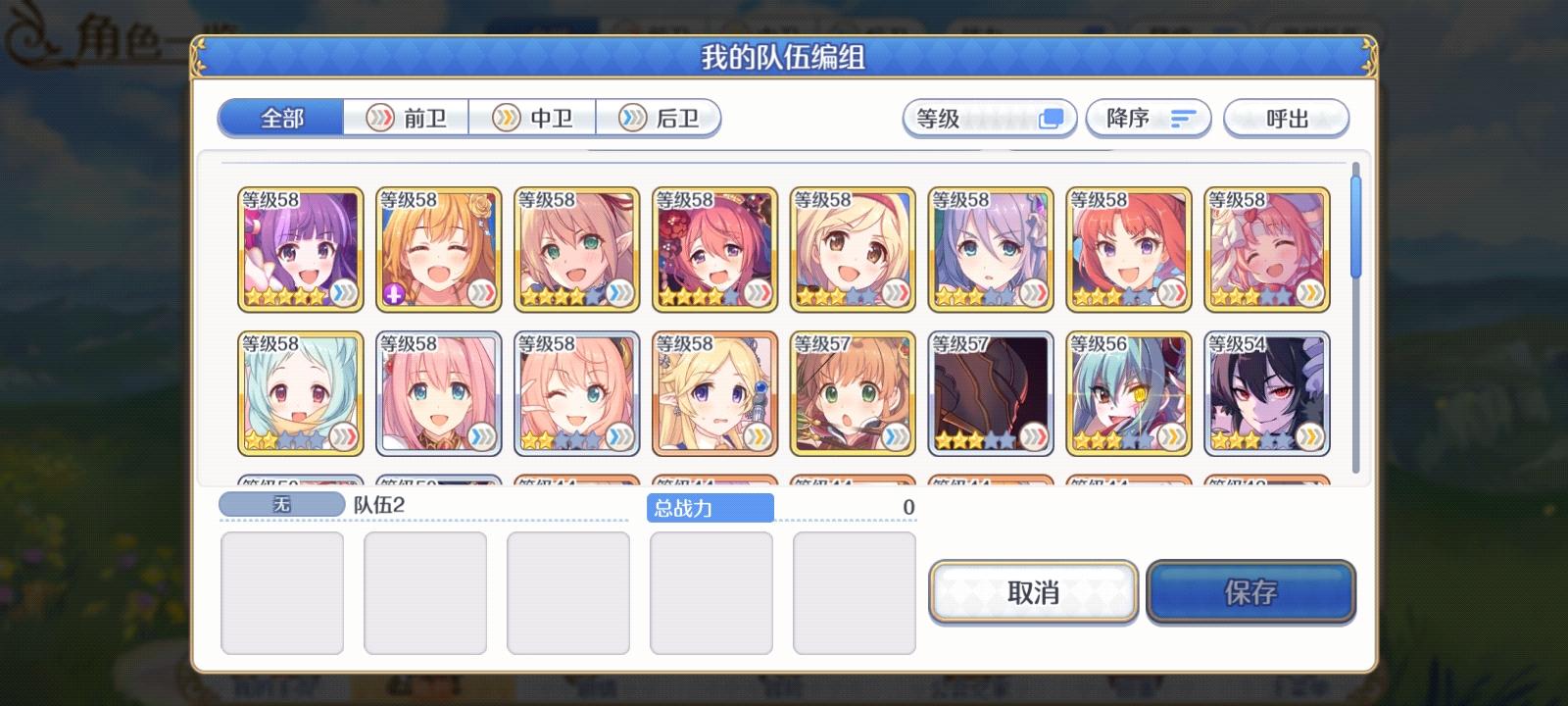Toggle 降序 to reverse the sort order

(x=1149, y=118)
